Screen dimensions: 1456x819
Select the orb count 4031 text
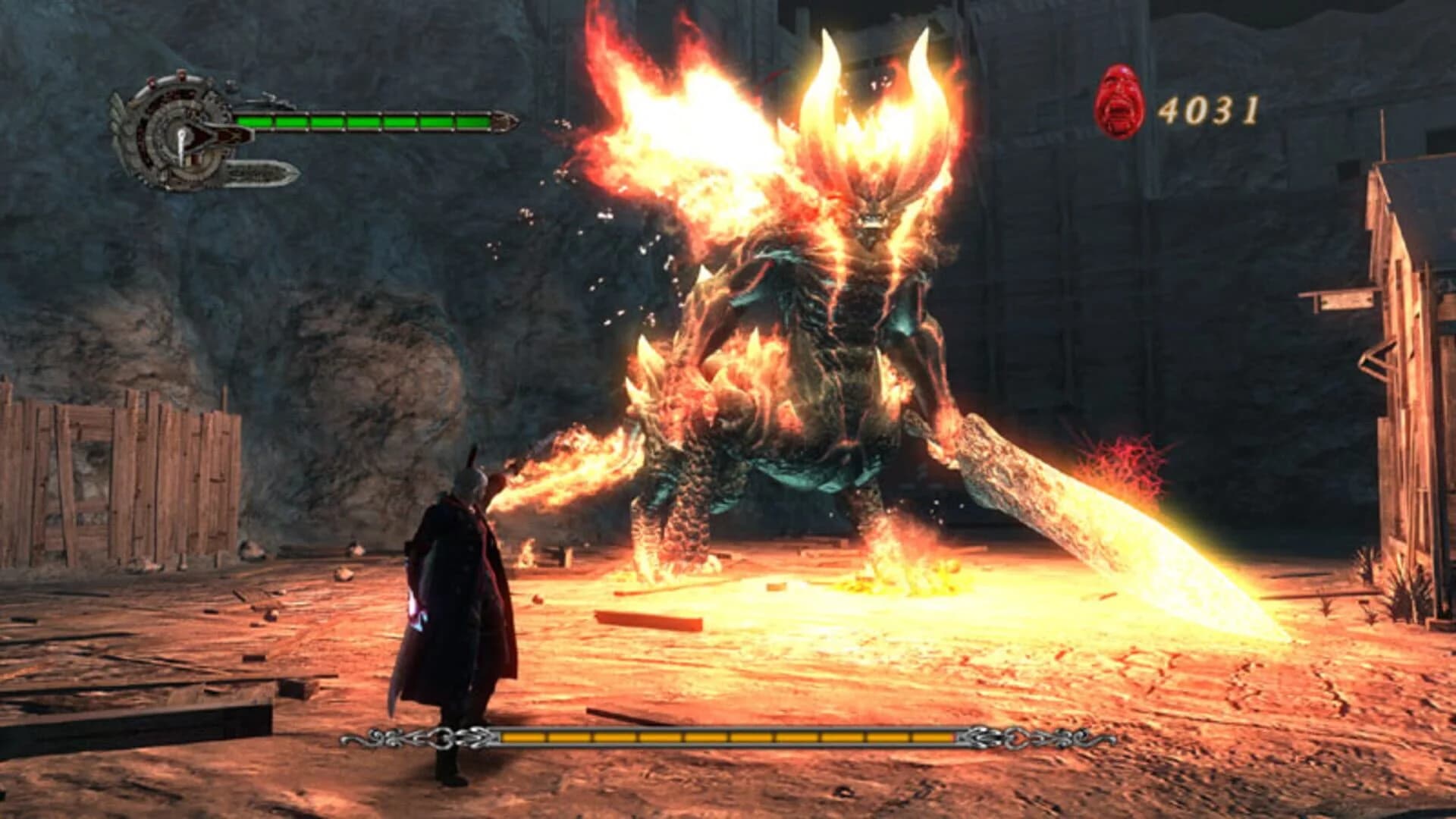tap(1210, 111)
